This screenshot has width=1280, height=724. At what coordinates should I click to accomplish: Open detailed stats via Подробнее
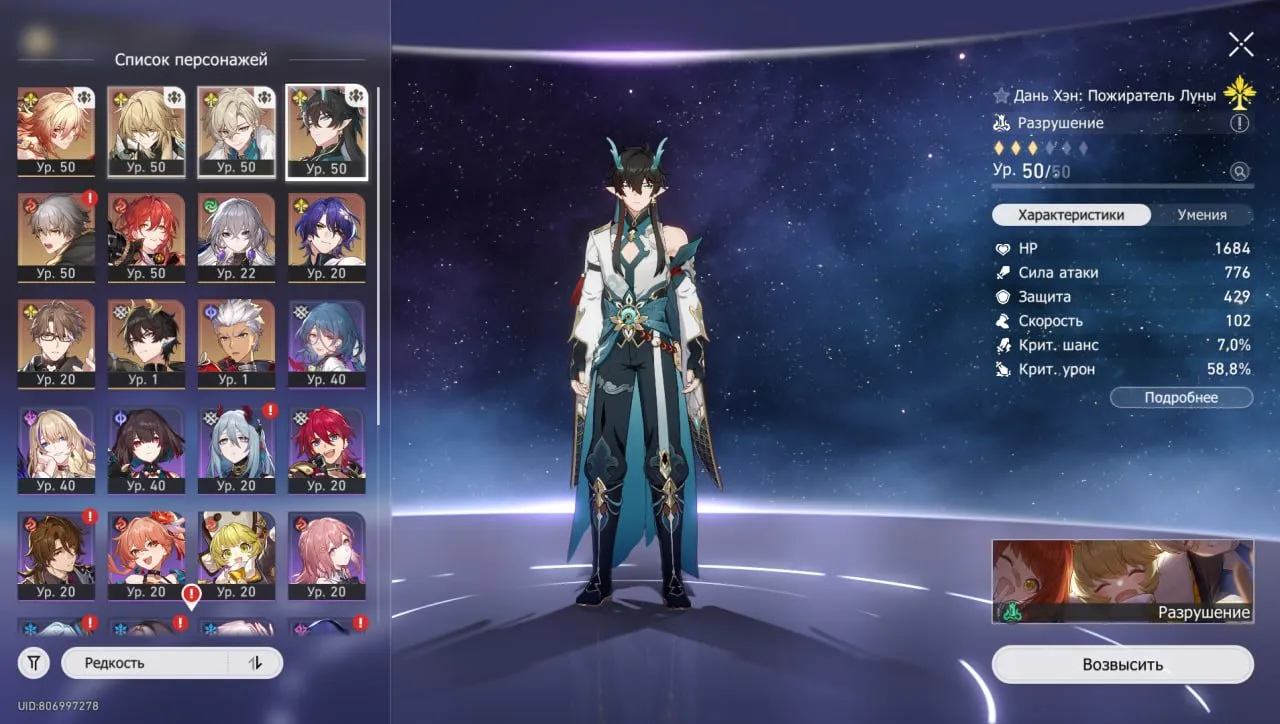(1181, 397)
